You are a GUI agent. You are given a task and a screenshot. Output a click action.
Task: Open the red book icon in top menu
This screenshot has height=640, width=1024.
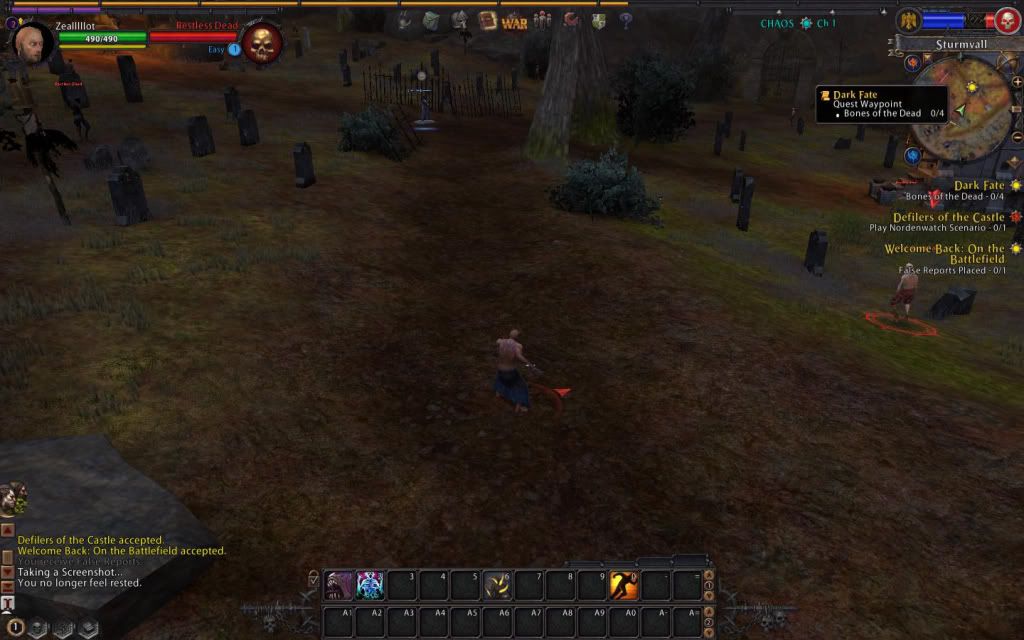coord(487,21)
